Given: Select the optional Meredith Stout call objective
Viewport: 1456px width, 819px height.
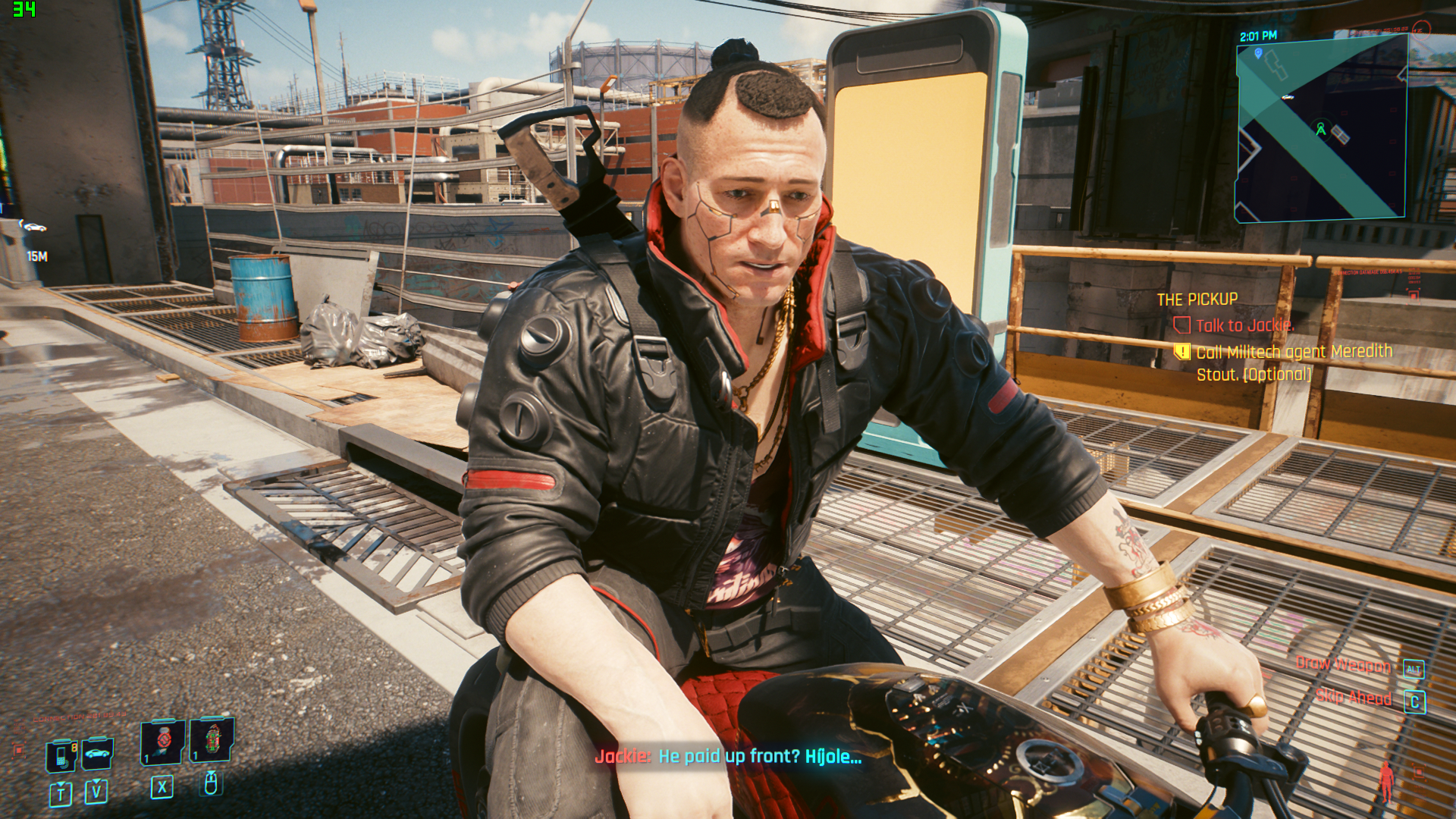Looking at the screenshot, I should click(x=1294, y=362).
